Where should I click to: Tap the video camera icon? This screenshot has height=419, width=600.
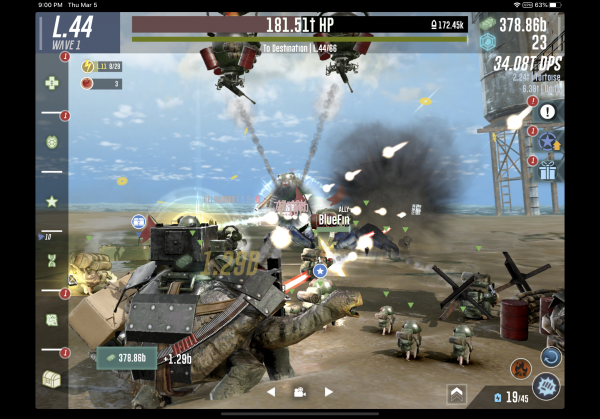(x=299, y=392)
